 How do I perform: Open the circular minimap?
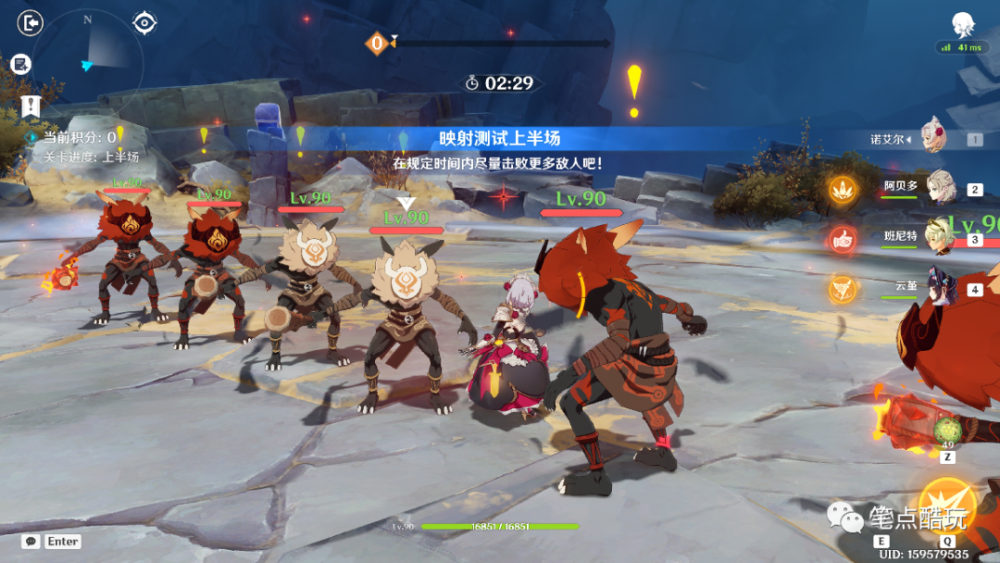coord(89,58)
